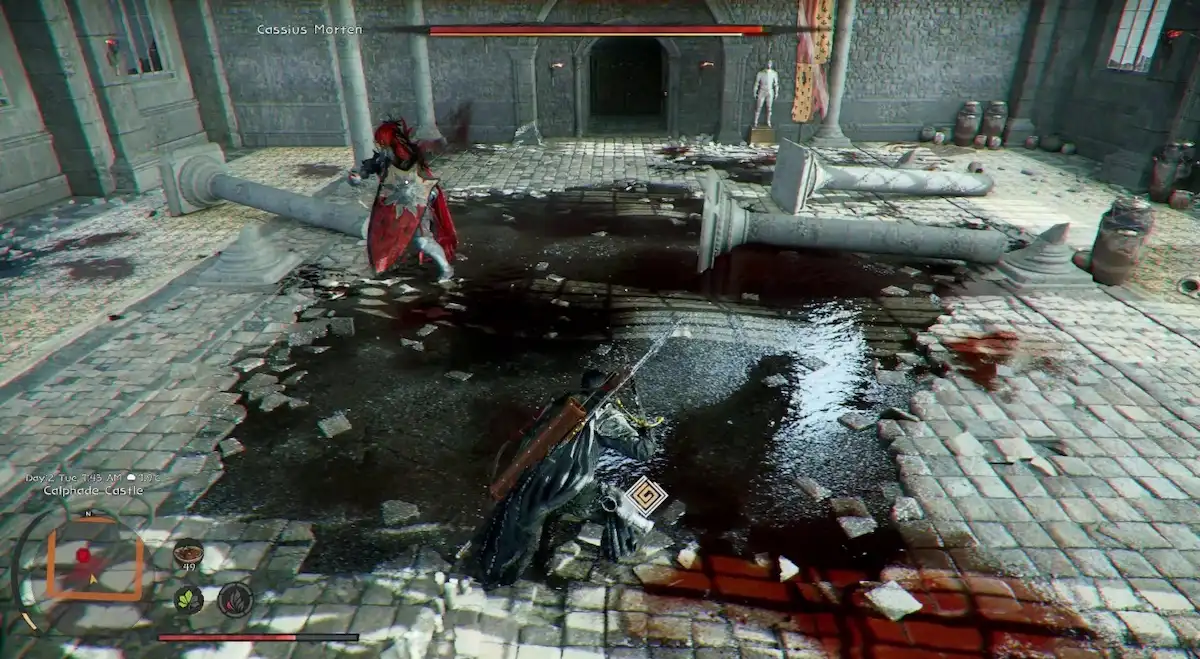Click the red enemy marker on minimap
The height and width of the screenshot is (659, 1200).
[84, 554]
